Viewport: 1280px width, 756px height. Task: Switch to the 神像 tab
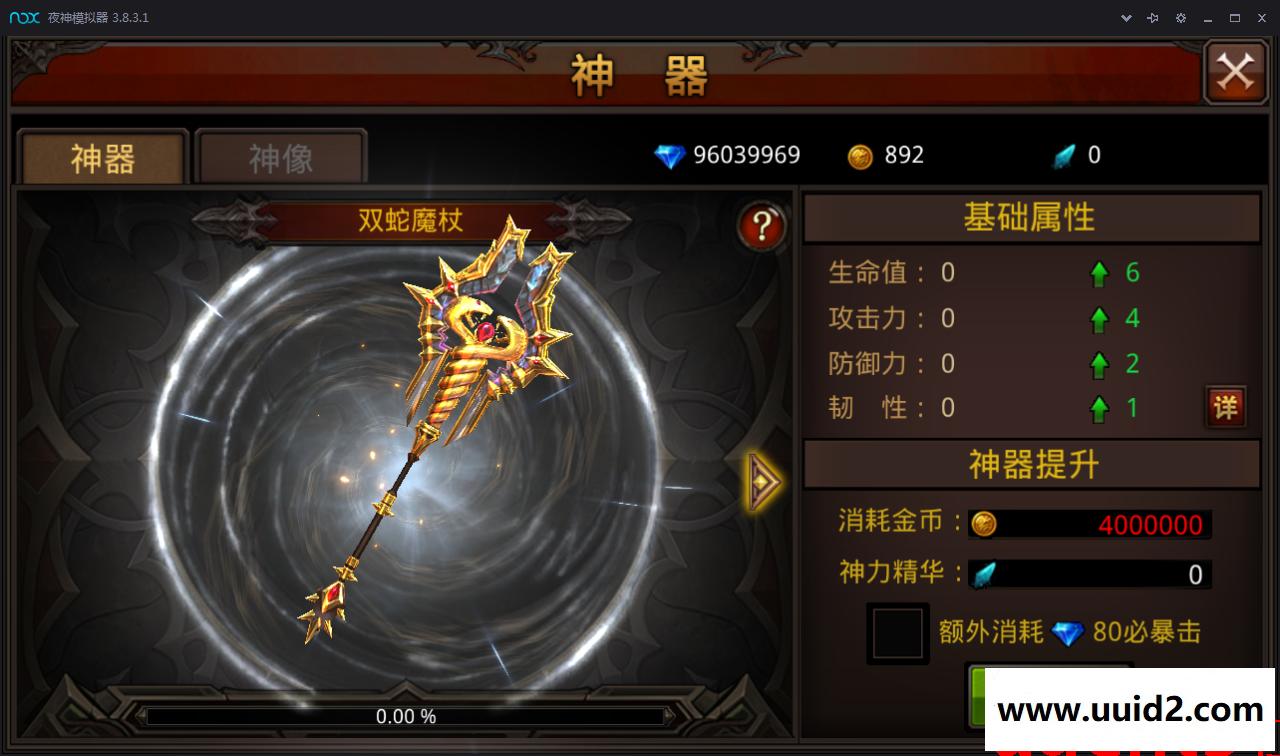coord(280,155)
